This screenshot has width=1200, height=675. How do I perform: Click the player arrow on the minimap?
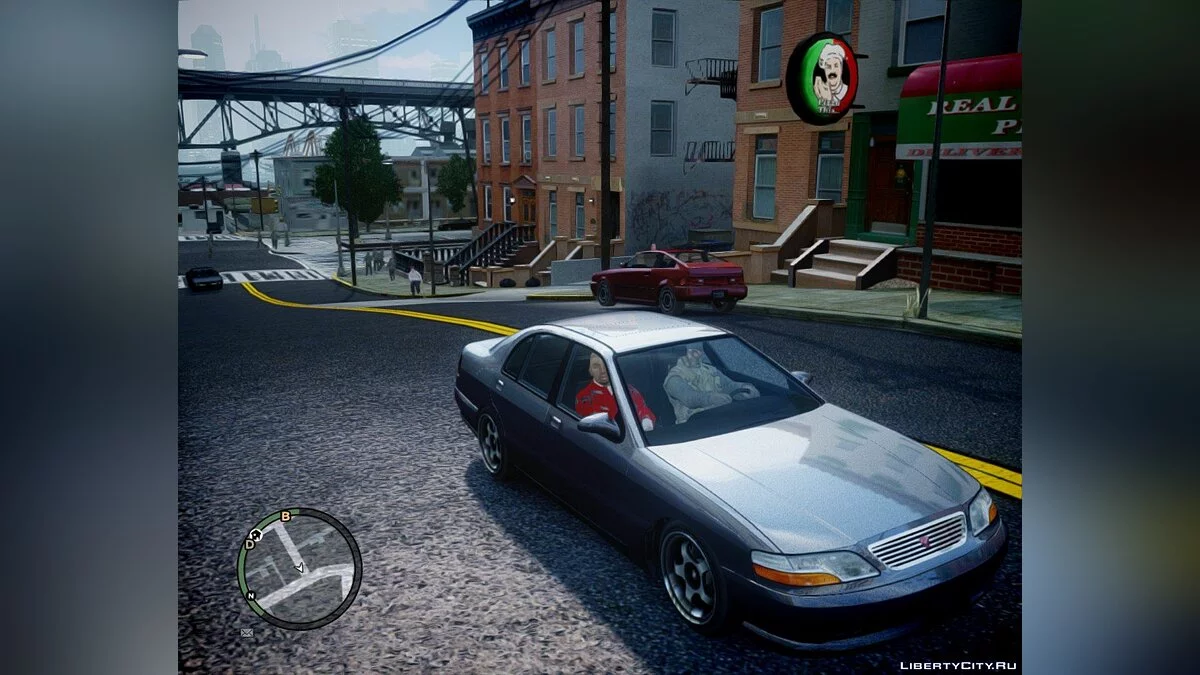point(299,567)
